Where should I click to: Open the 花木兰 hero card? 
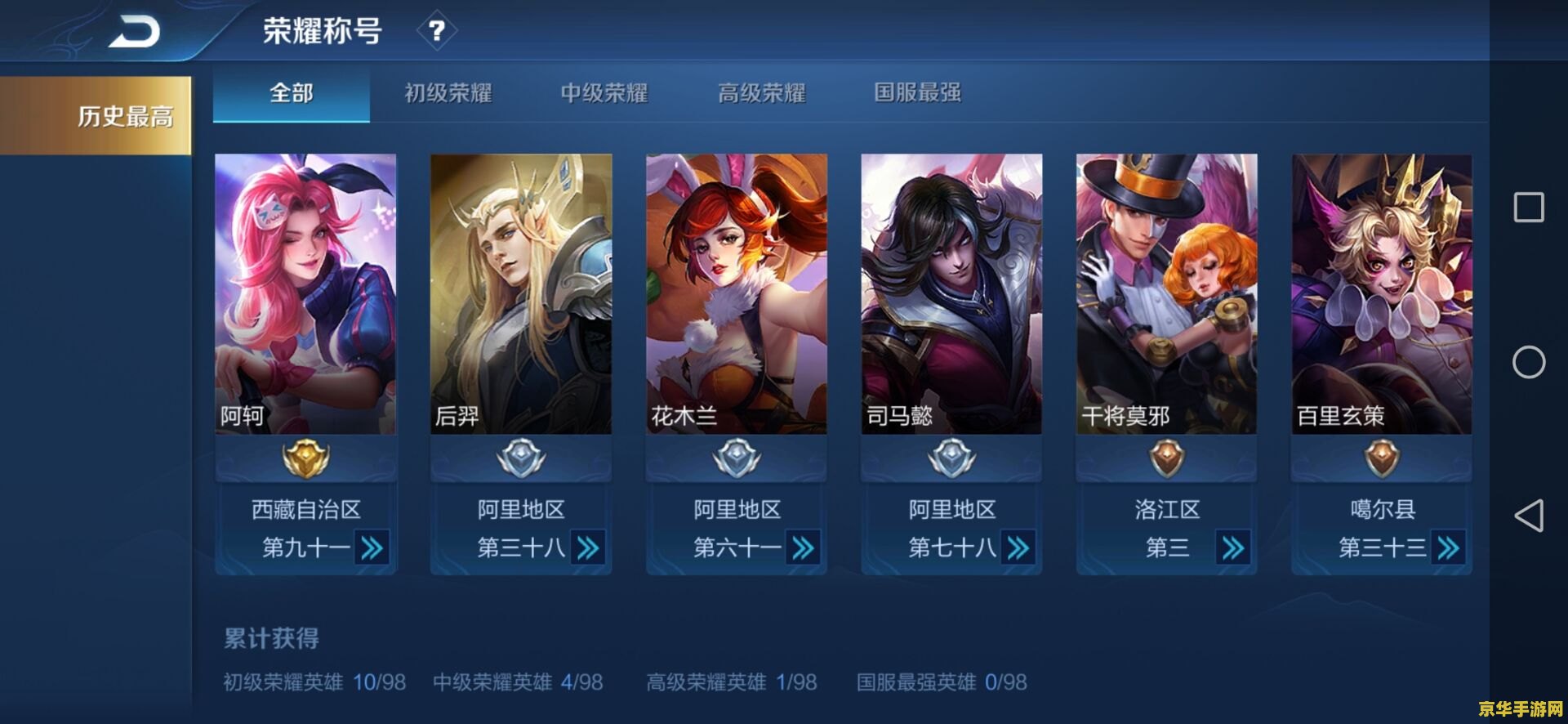736,294
